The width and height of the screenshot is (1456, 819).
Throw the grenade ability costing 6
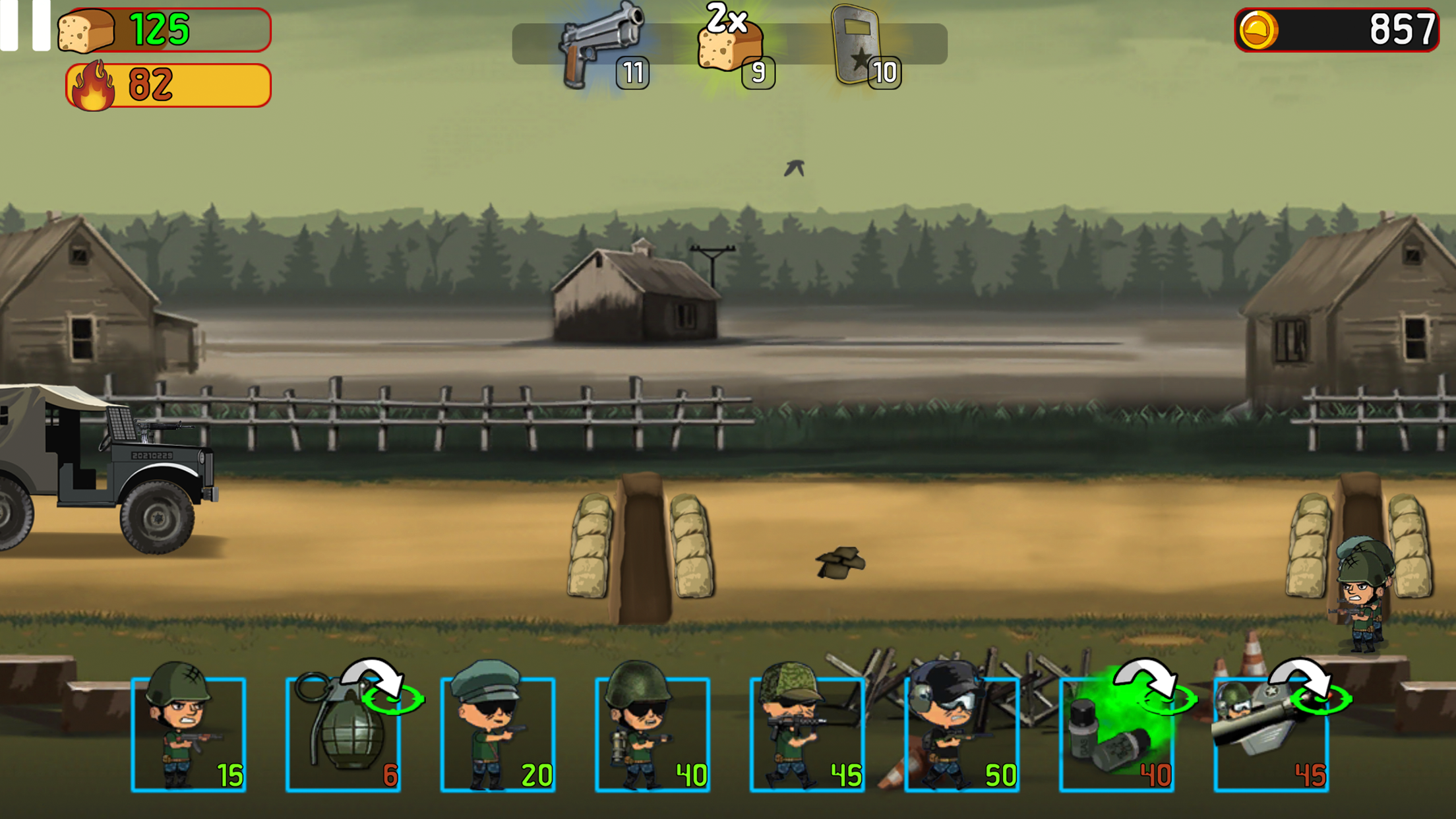point(344,733)
